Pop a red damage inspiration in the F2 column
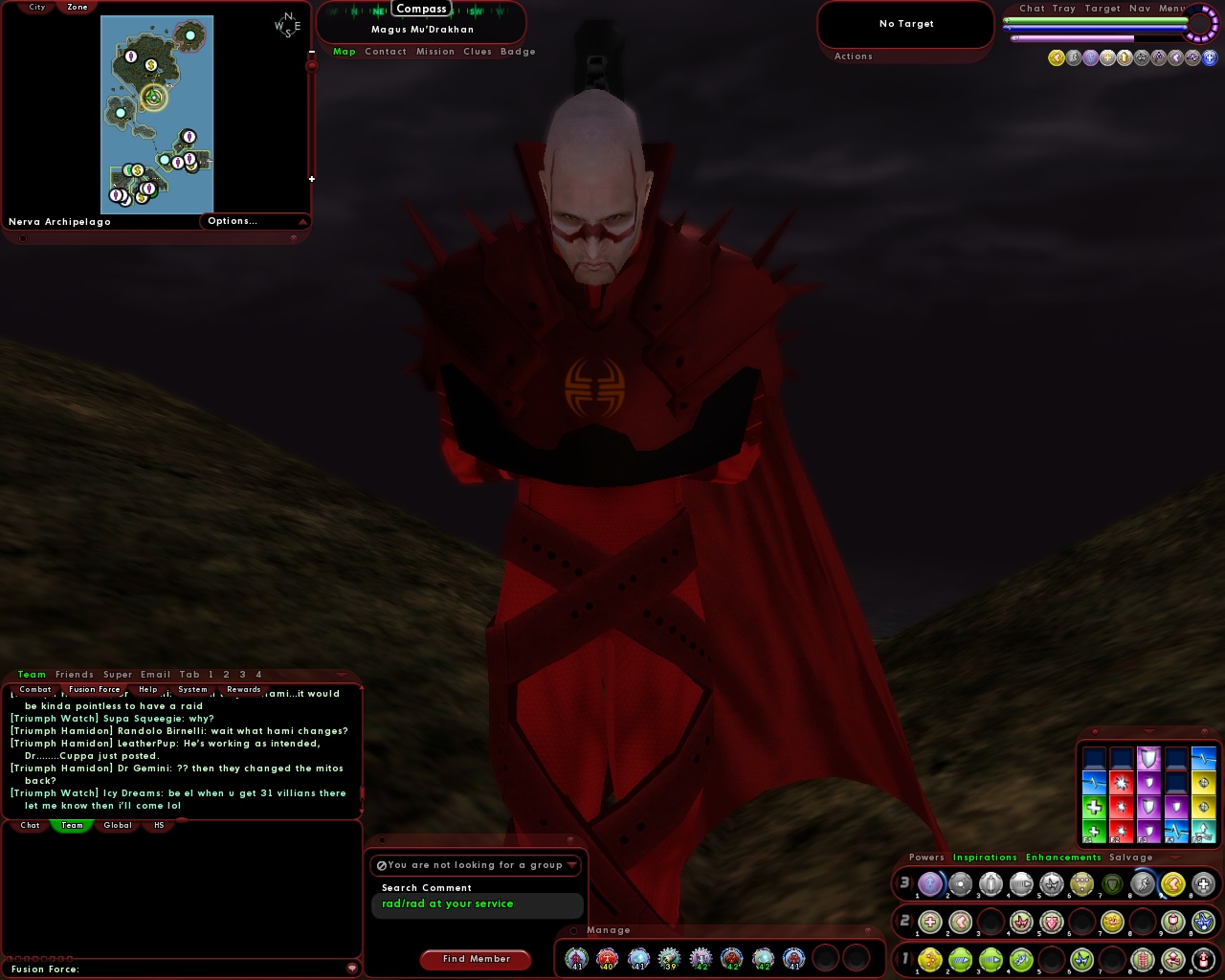 point(1121,809)
